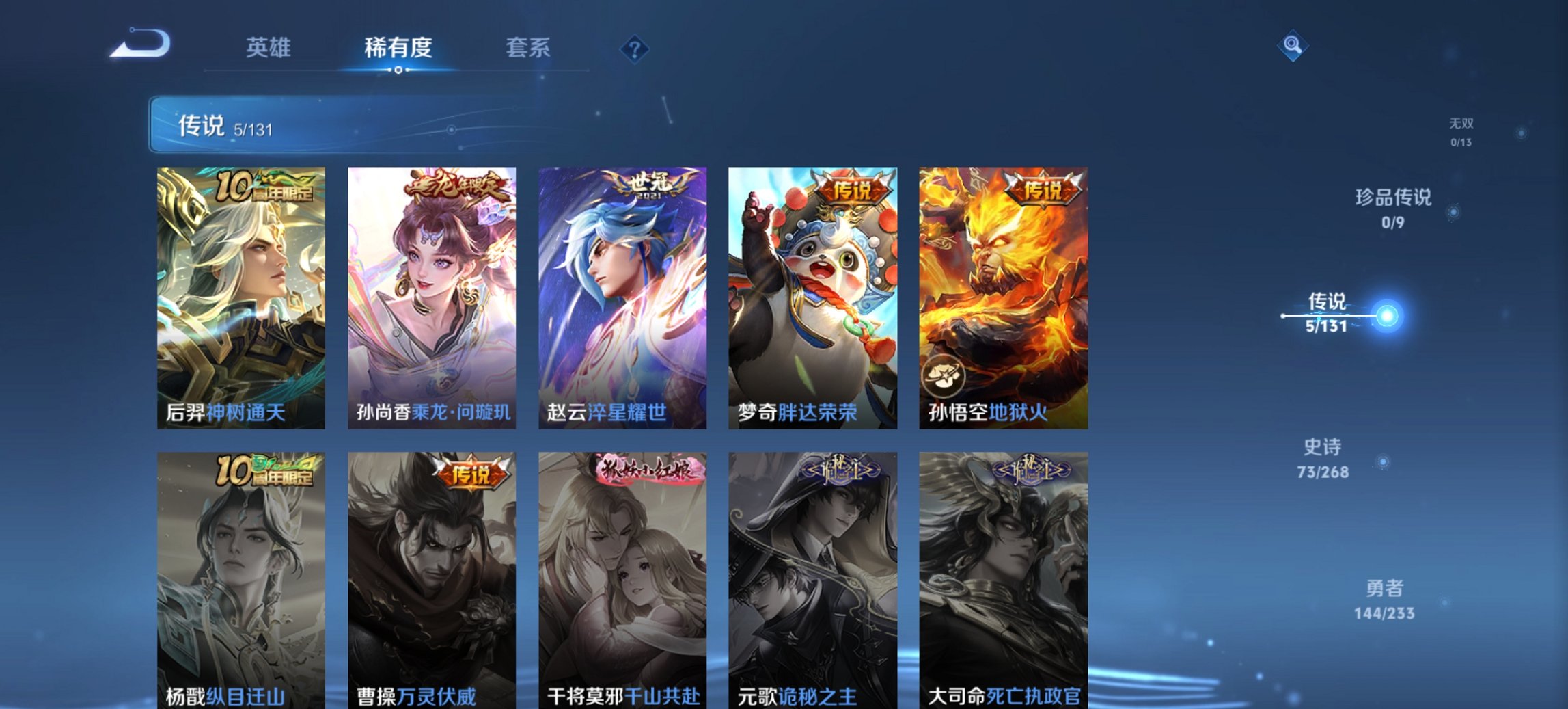Open the help question mark icon

(635, 48)
